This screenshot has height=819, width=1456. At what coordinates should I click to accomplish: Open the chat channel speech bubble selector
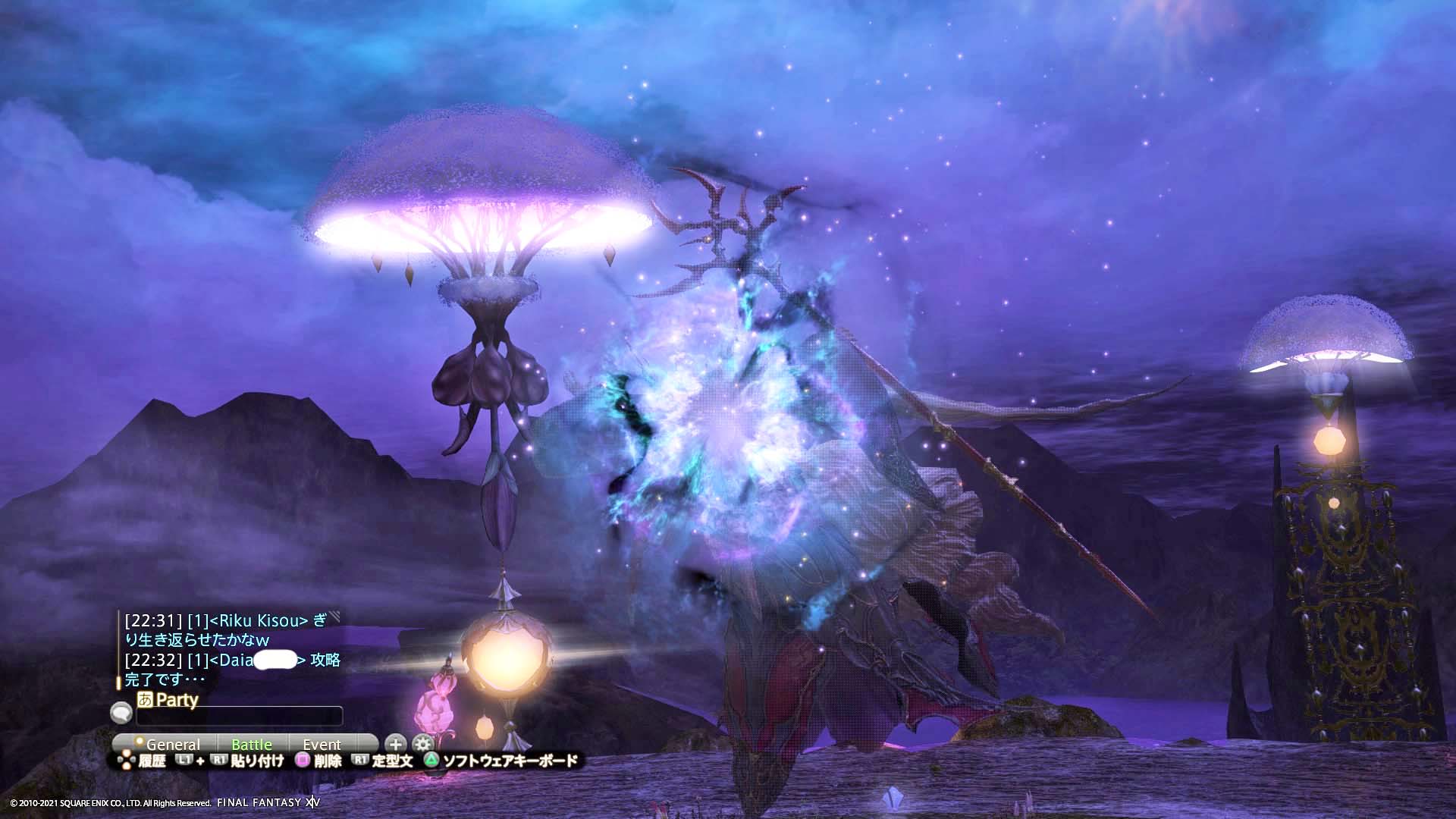click(x=121, y=713)
